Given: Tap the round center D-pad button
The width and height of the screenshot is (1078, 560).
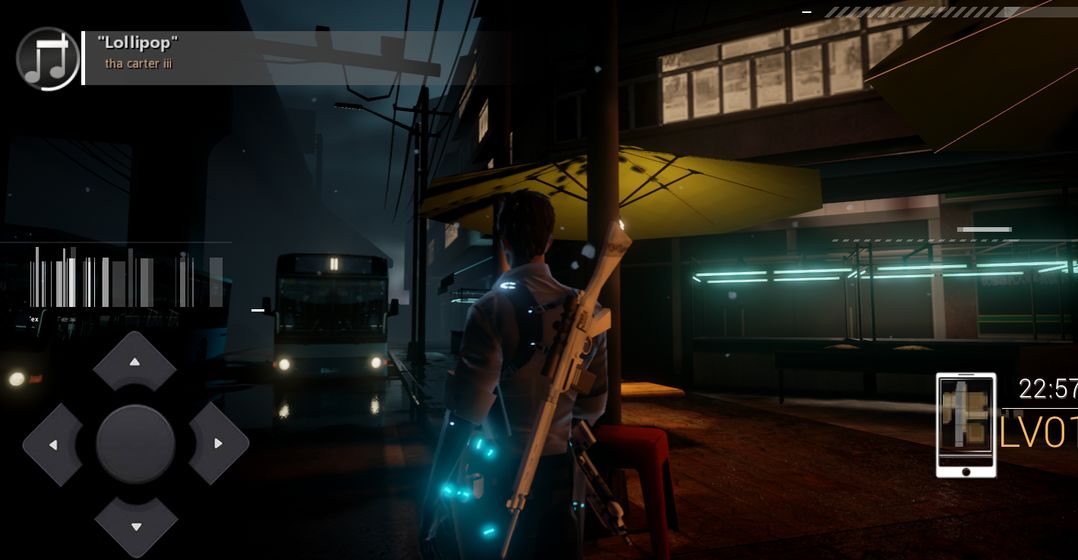Looking at the screenshot, I should [135, 444].
